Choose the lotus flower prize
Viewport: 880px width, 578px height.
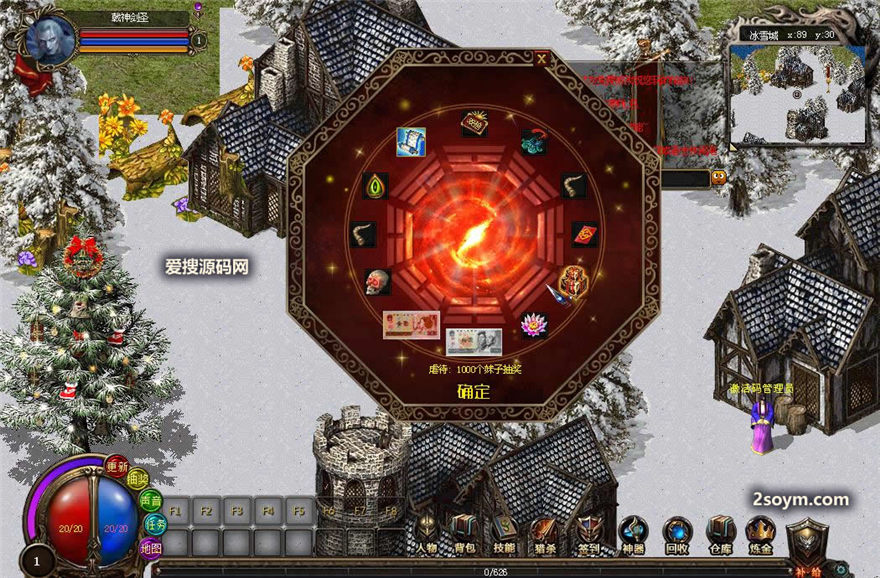pos(533,324)
